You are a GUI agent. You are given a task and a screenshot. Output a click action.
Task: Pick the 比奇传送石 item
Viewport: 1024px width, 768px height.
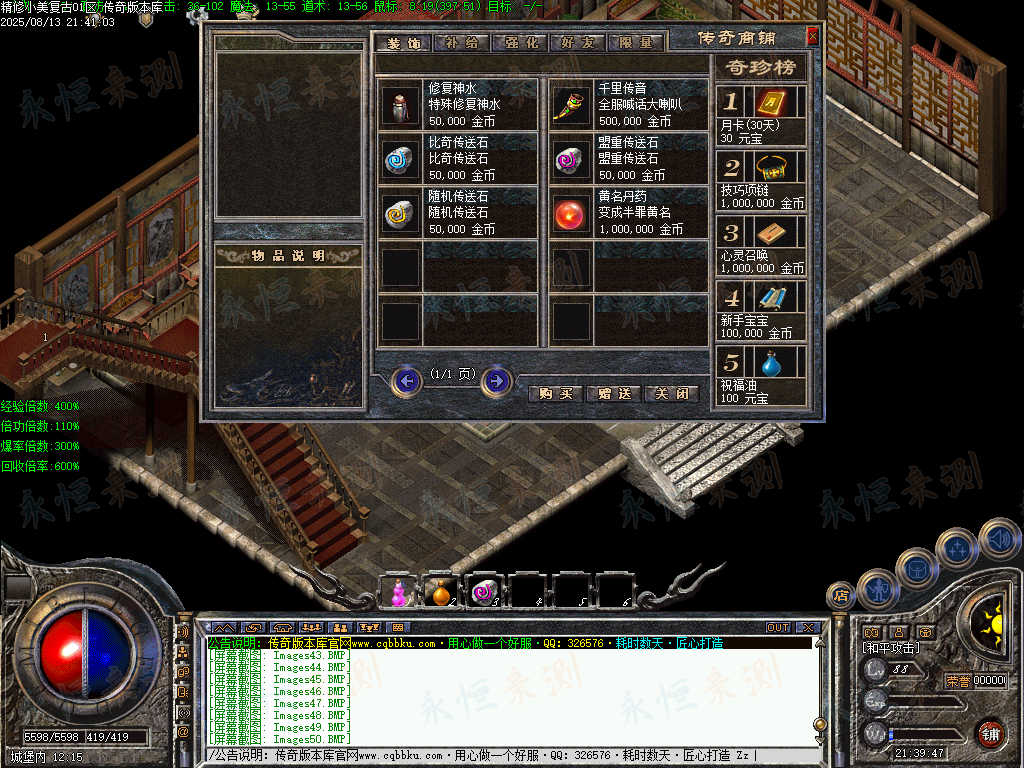point(400,159)
